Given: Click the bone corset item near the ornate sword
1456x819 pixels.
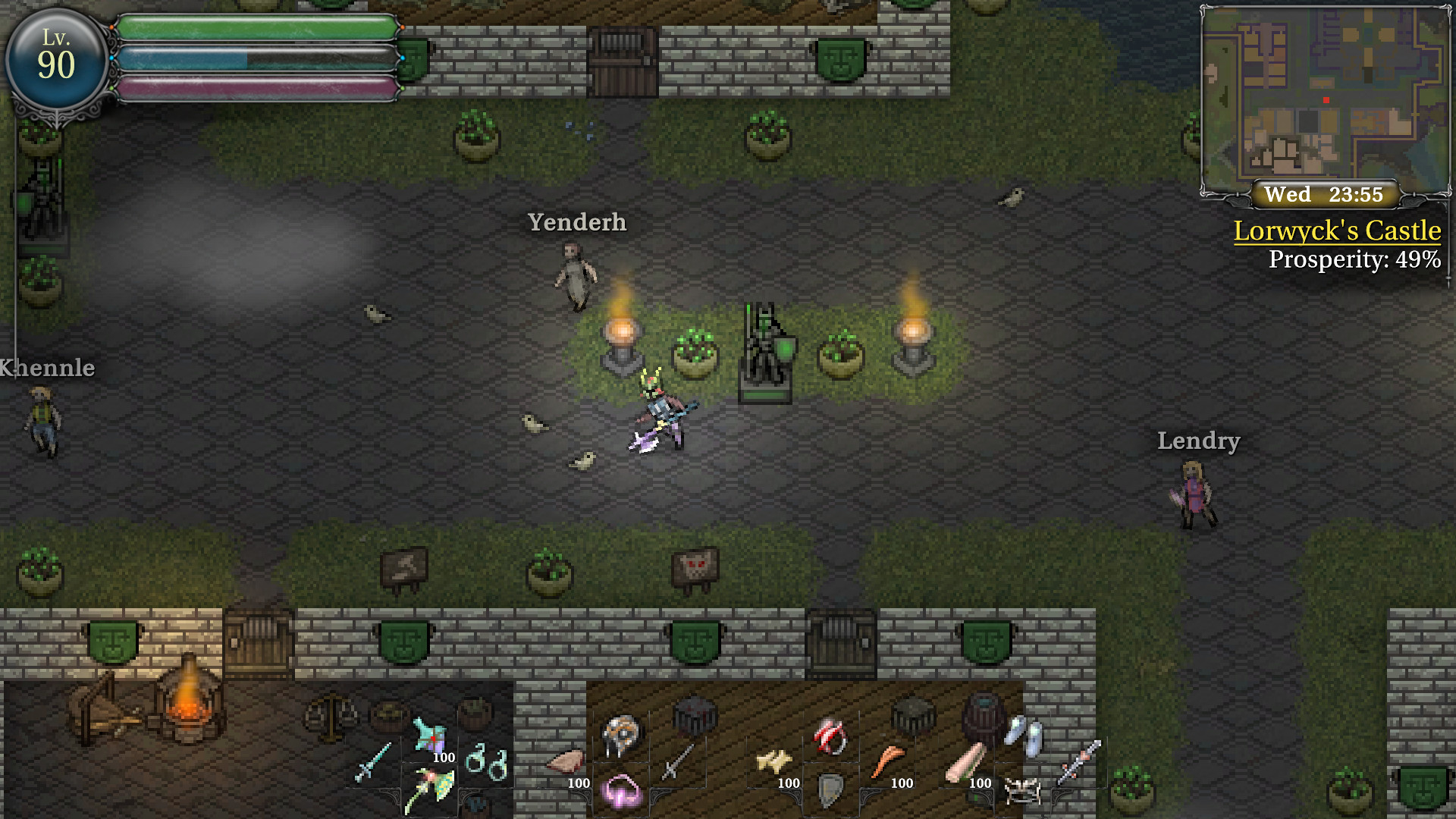Looking at the screenshot, I should [1021, 789].
